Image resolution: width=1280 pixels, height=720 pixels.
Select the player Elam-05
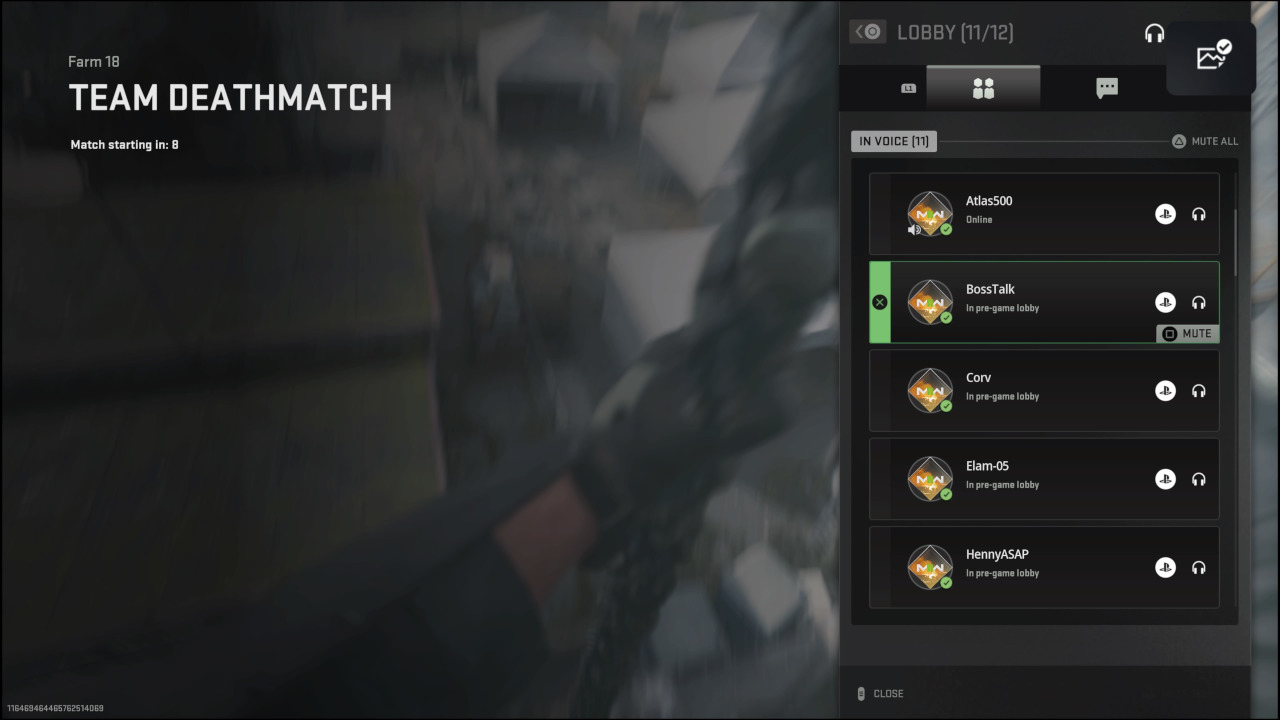[x=1044, y=479]
